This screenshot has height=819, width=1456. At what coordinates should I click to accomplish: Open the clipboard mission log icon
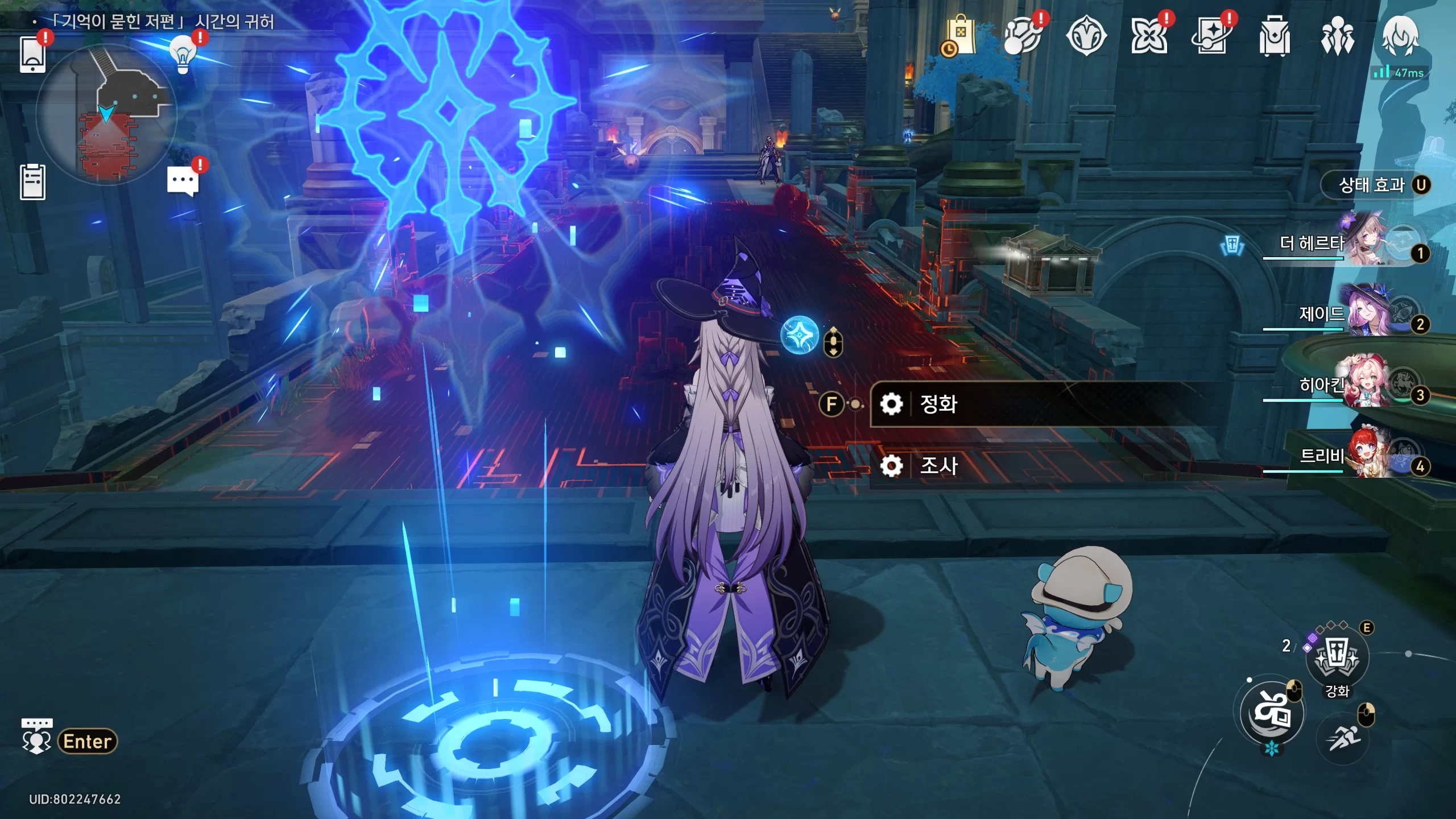[x=32, y=182]
